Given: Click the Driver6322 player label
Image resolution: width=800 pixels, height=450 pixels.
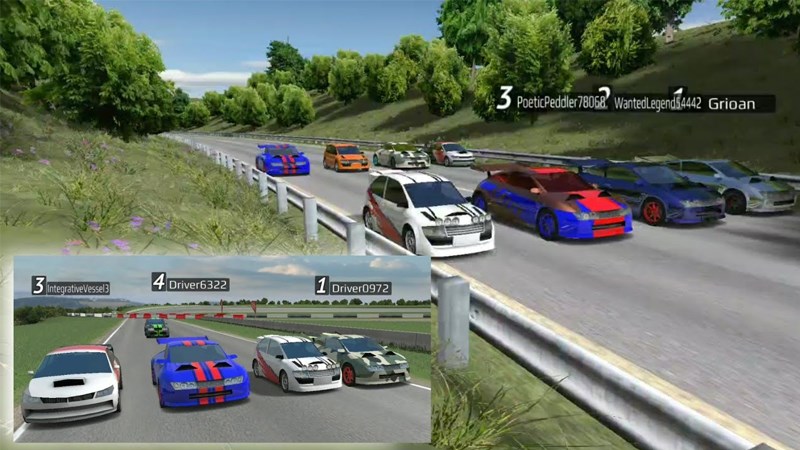Looking at the screenshot, I should (x=197, y=285).
